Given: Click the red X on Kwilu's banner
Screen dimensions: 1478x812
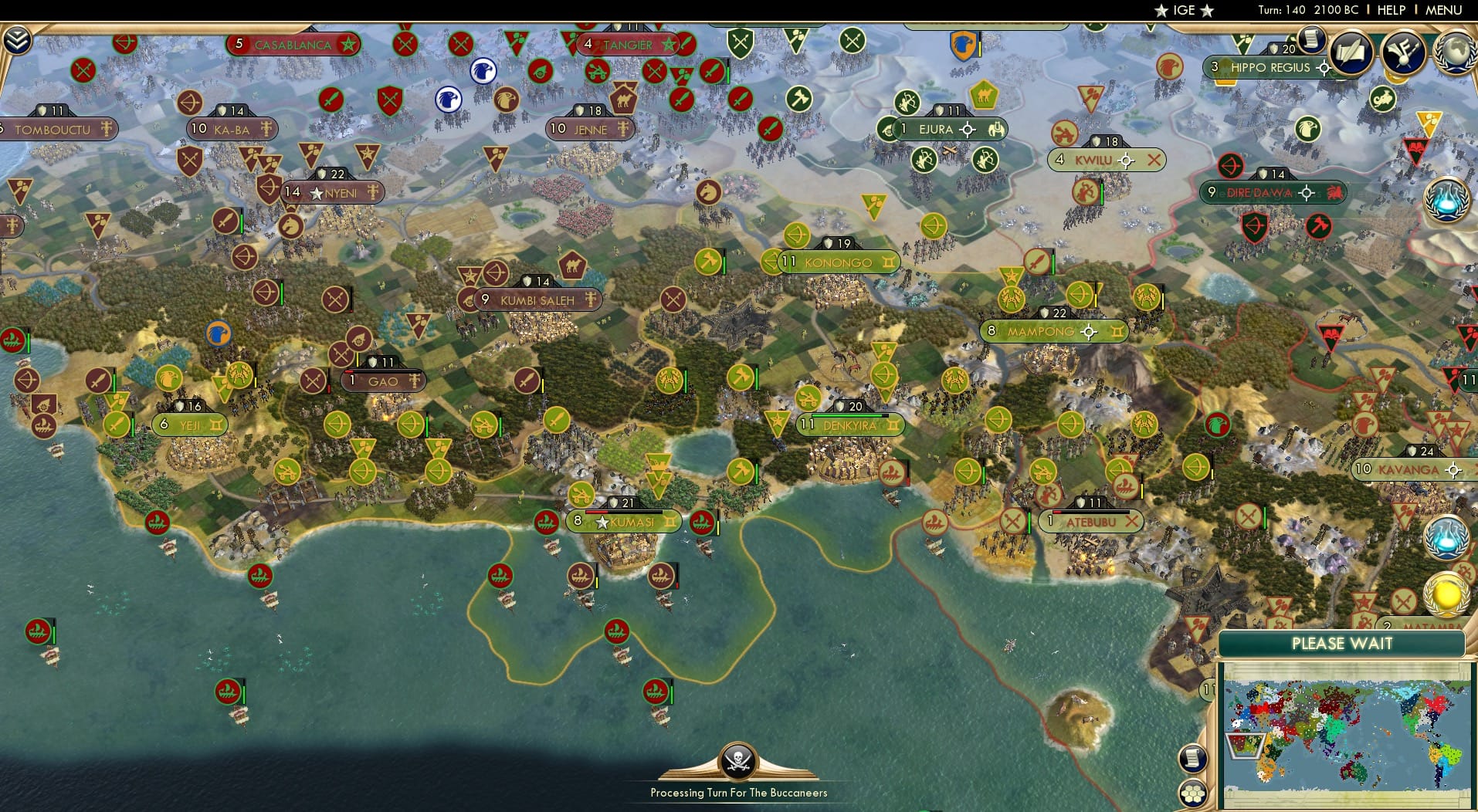Looking at the screenshot, I should point(1154,161).
